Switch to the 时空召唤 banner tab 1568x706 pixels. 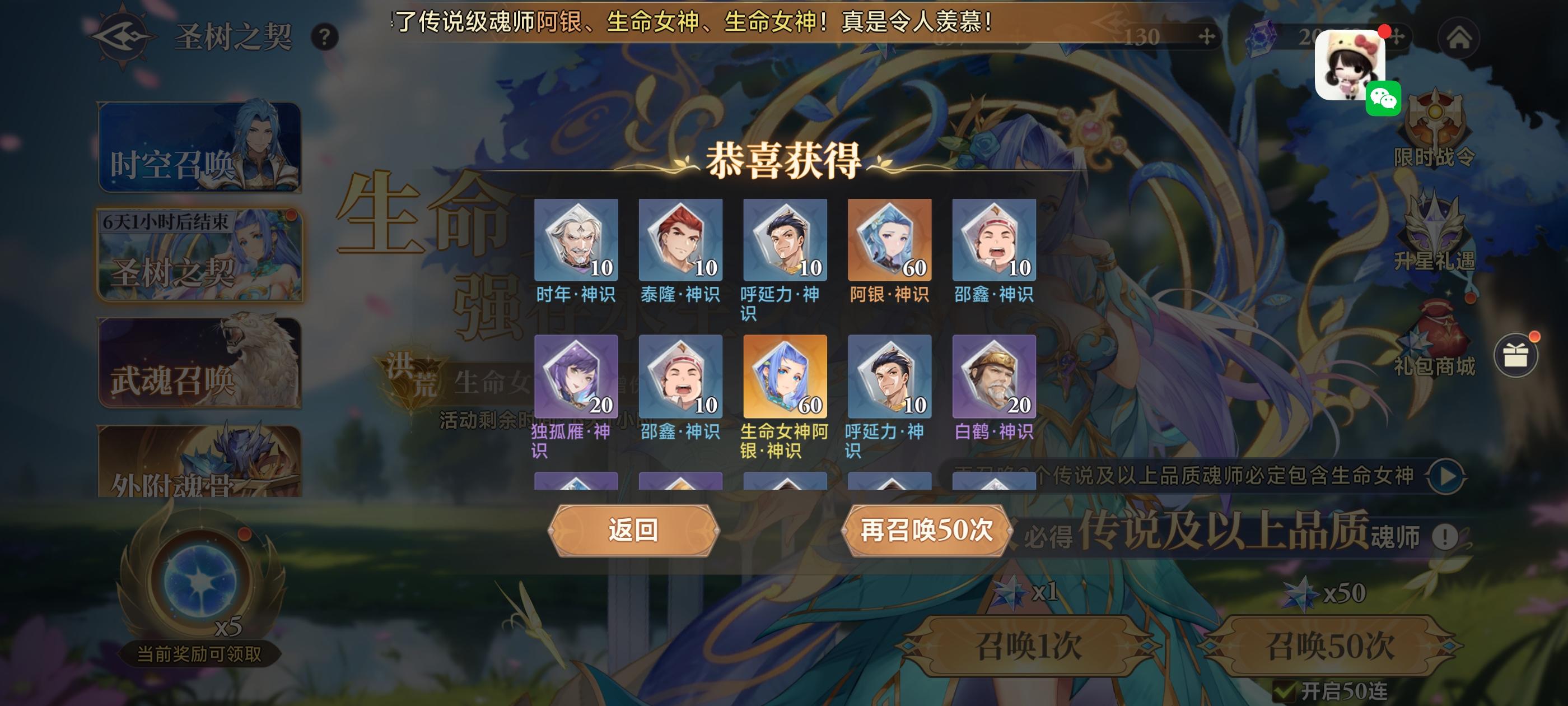pos(199,148)
